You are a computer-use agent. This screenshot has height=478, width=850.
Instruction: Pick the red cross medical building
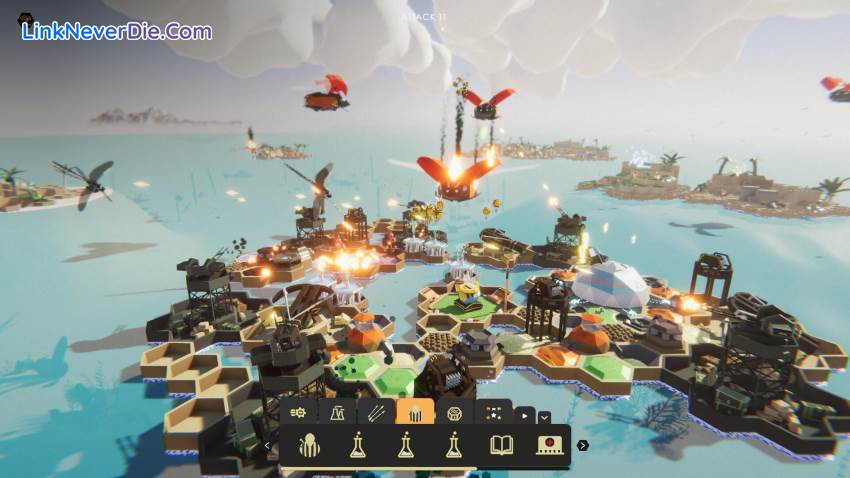pyautogui.click(x=549, y=445)
